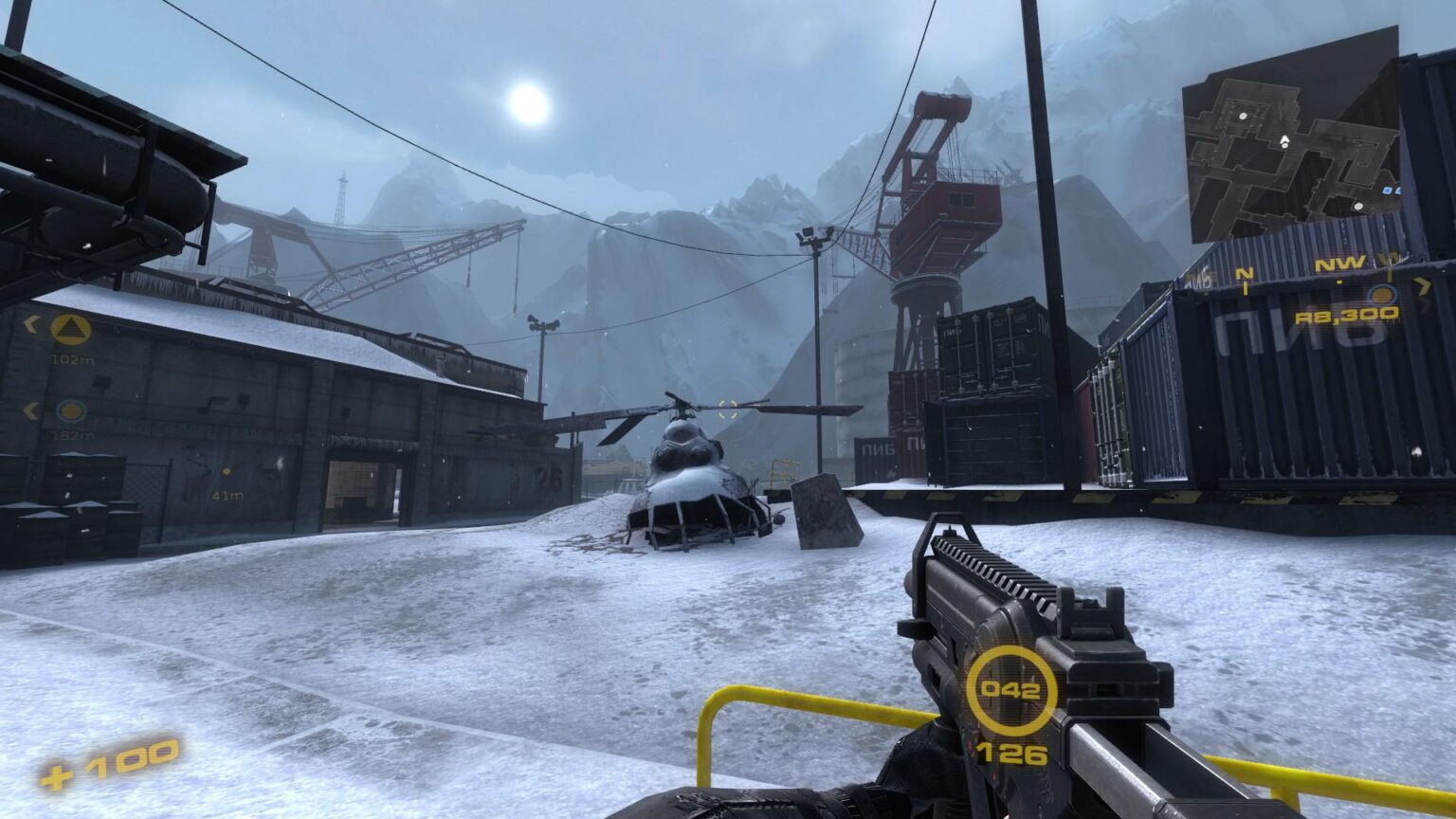This screenshot has height=819, width=1456.
Task: Select the reserve ammo count of 126
Action: pyautogui.click(x=1011, y=756)
